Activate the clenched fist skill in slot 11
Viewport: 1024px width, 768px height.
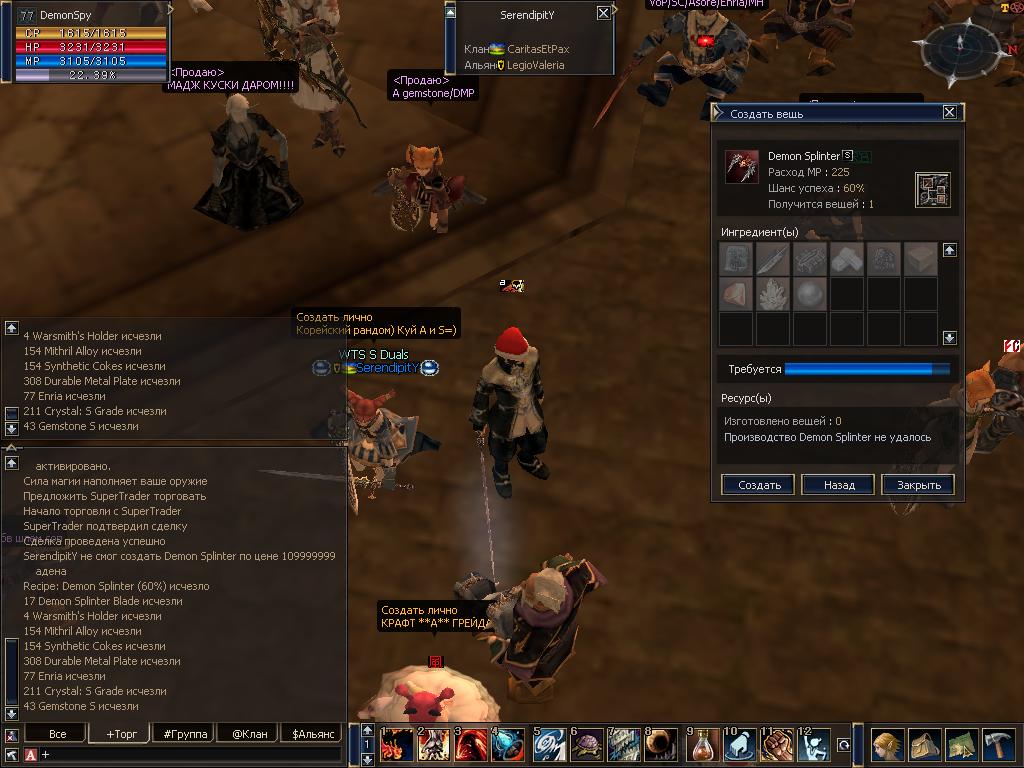click(777, 746)
